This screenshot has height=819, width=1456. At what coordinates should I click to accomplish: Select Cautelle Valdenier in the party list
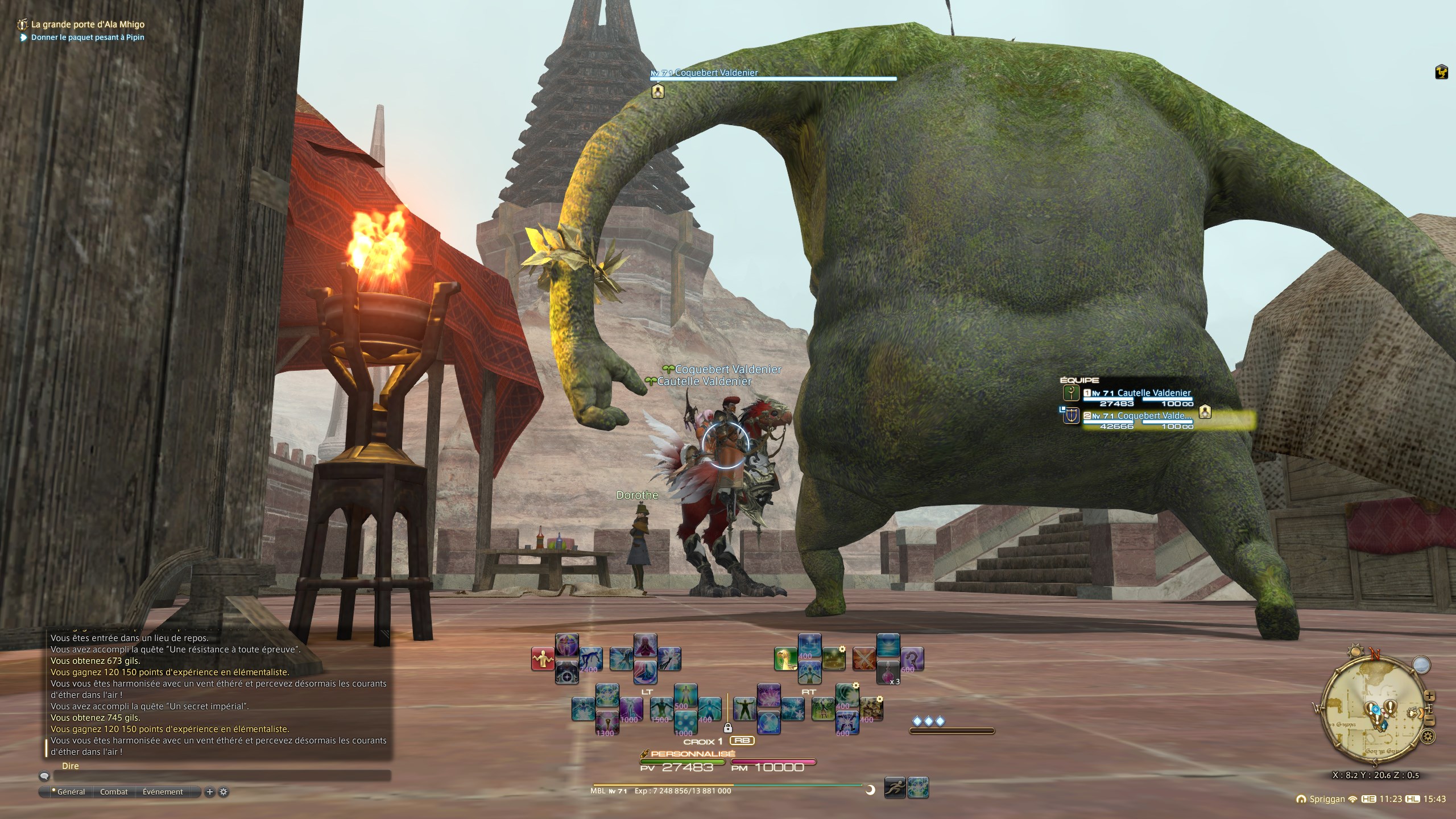(x=1153, y=393)
